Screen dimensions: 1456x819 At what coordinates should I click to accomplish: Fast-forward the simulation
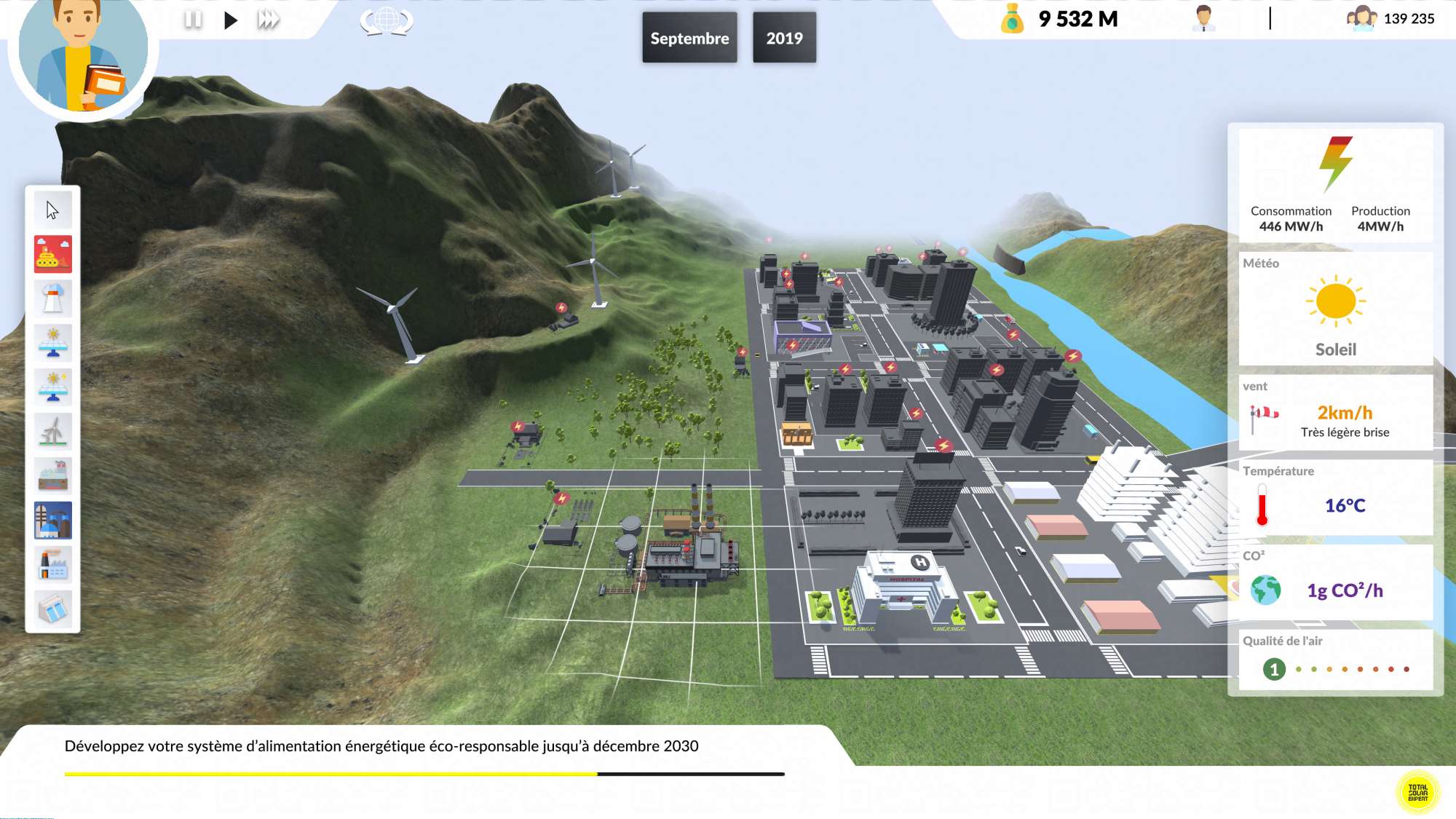tap(268, 20)
